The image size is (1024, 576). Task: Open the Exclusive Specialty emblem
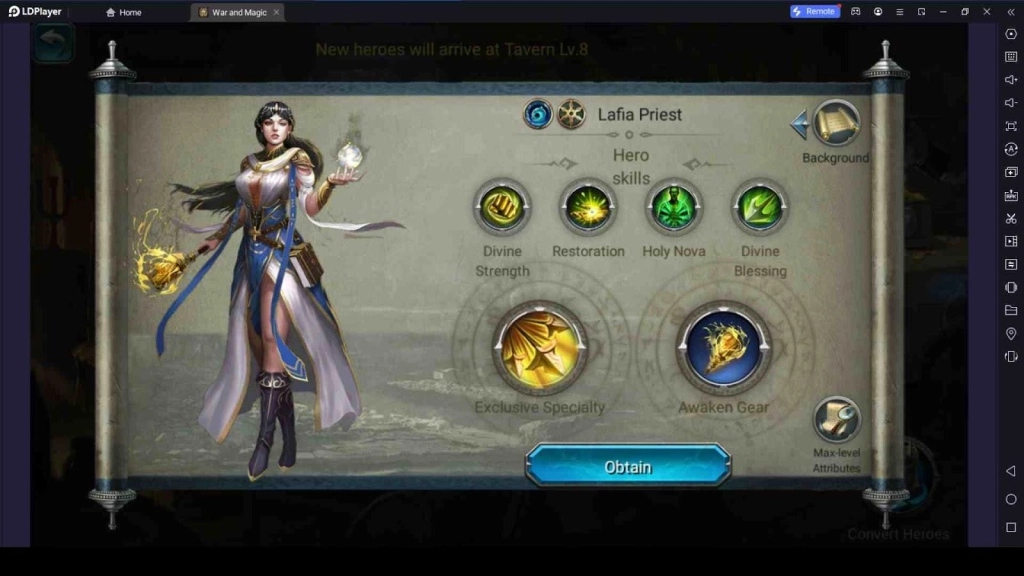[540, 347]
